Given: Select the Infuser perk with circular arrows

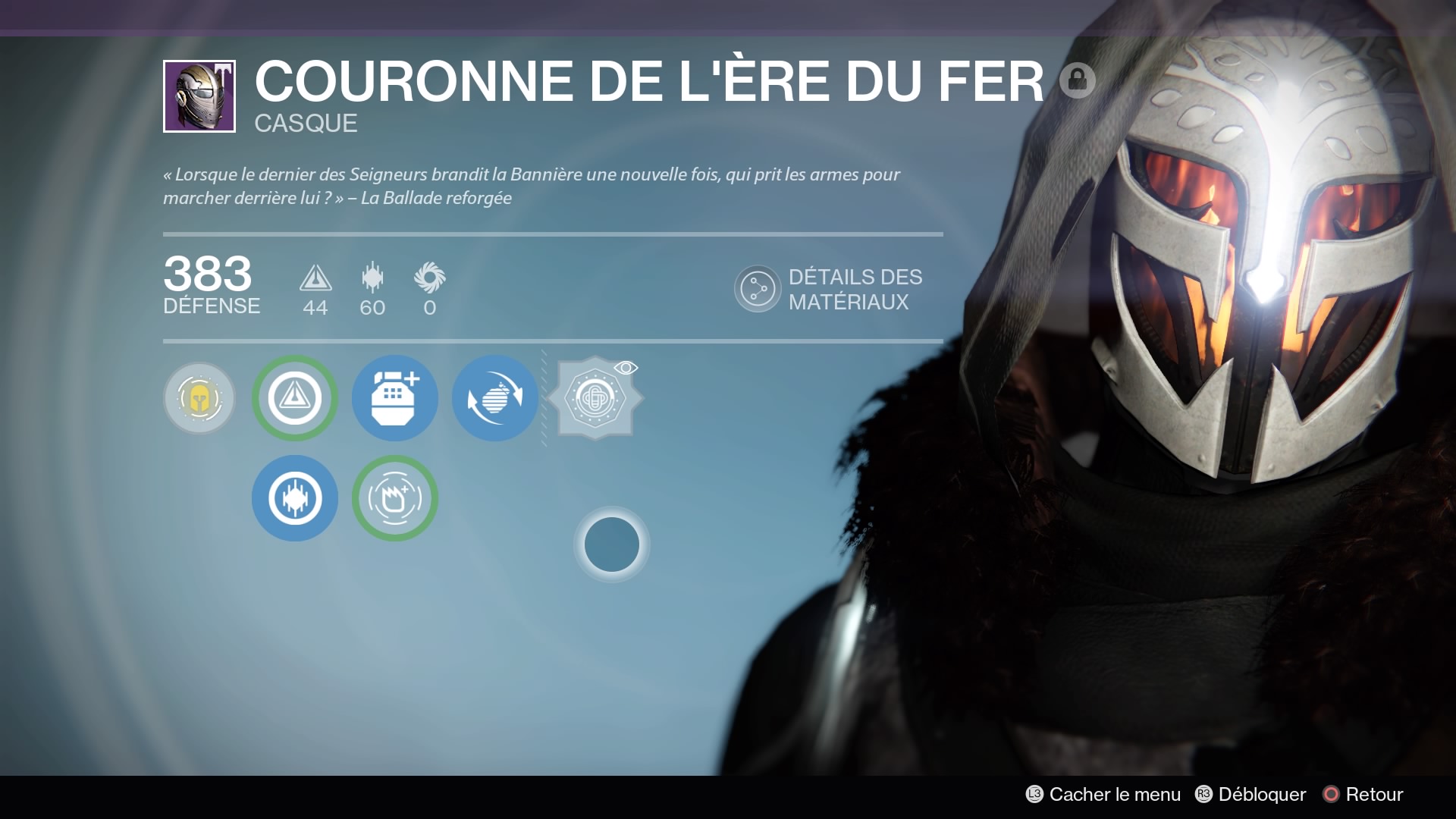Looking at the screenshot, I should coord(494,398).
